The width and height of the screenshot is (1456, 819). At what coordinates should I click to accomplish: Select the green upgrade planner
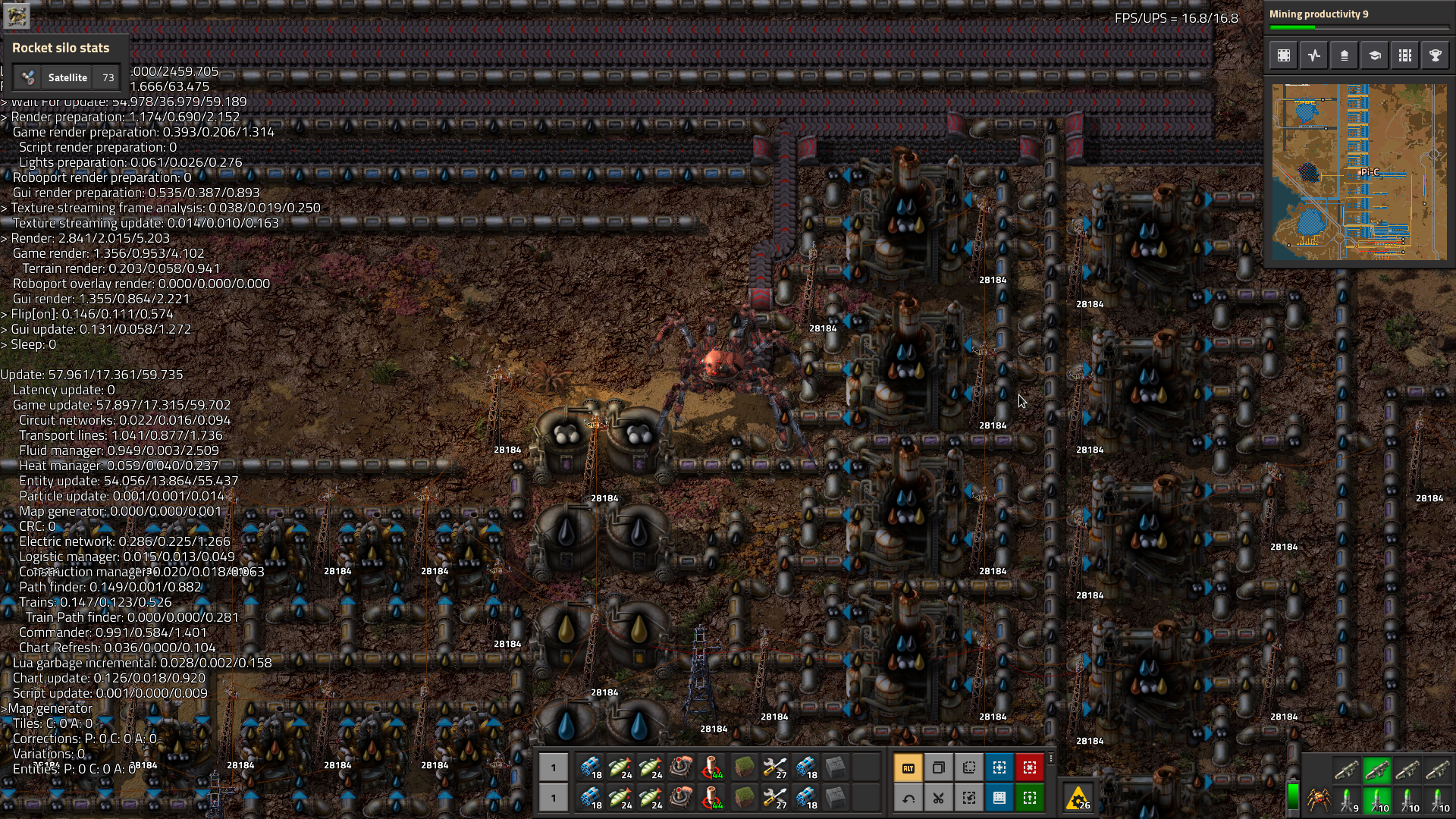pos(1029,798)
